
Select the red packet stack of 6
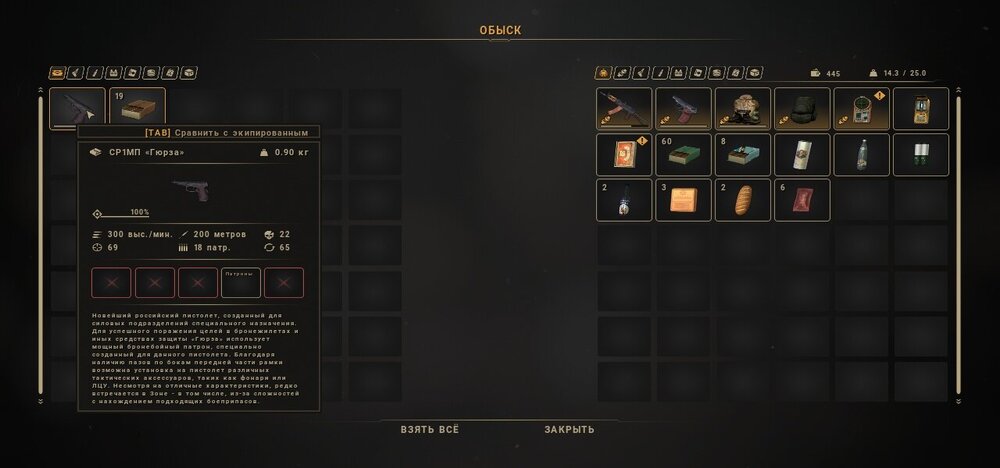click(802, 200)
